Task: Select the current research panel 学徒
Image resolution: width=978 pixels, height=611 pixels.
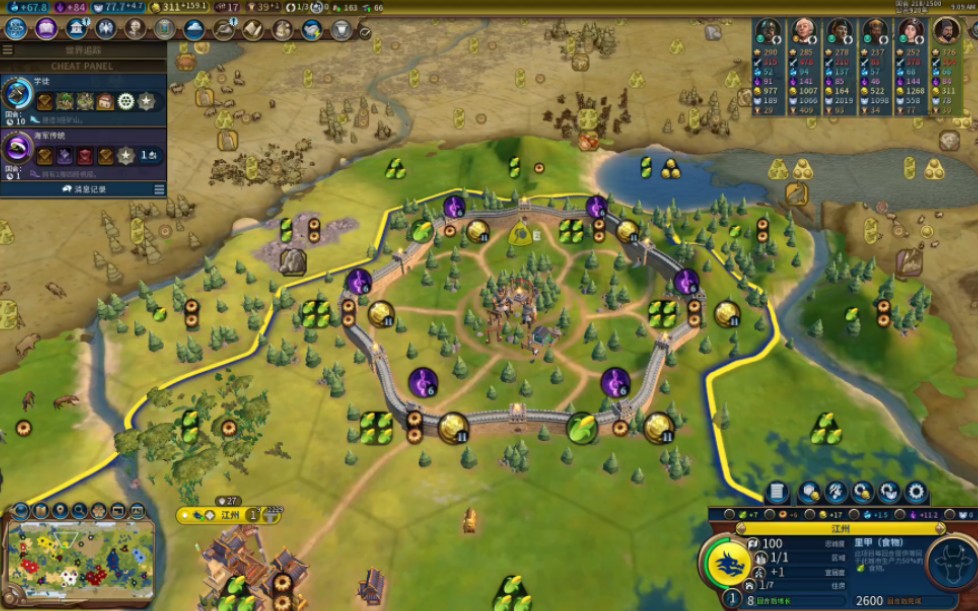Action: coord(82,98)
